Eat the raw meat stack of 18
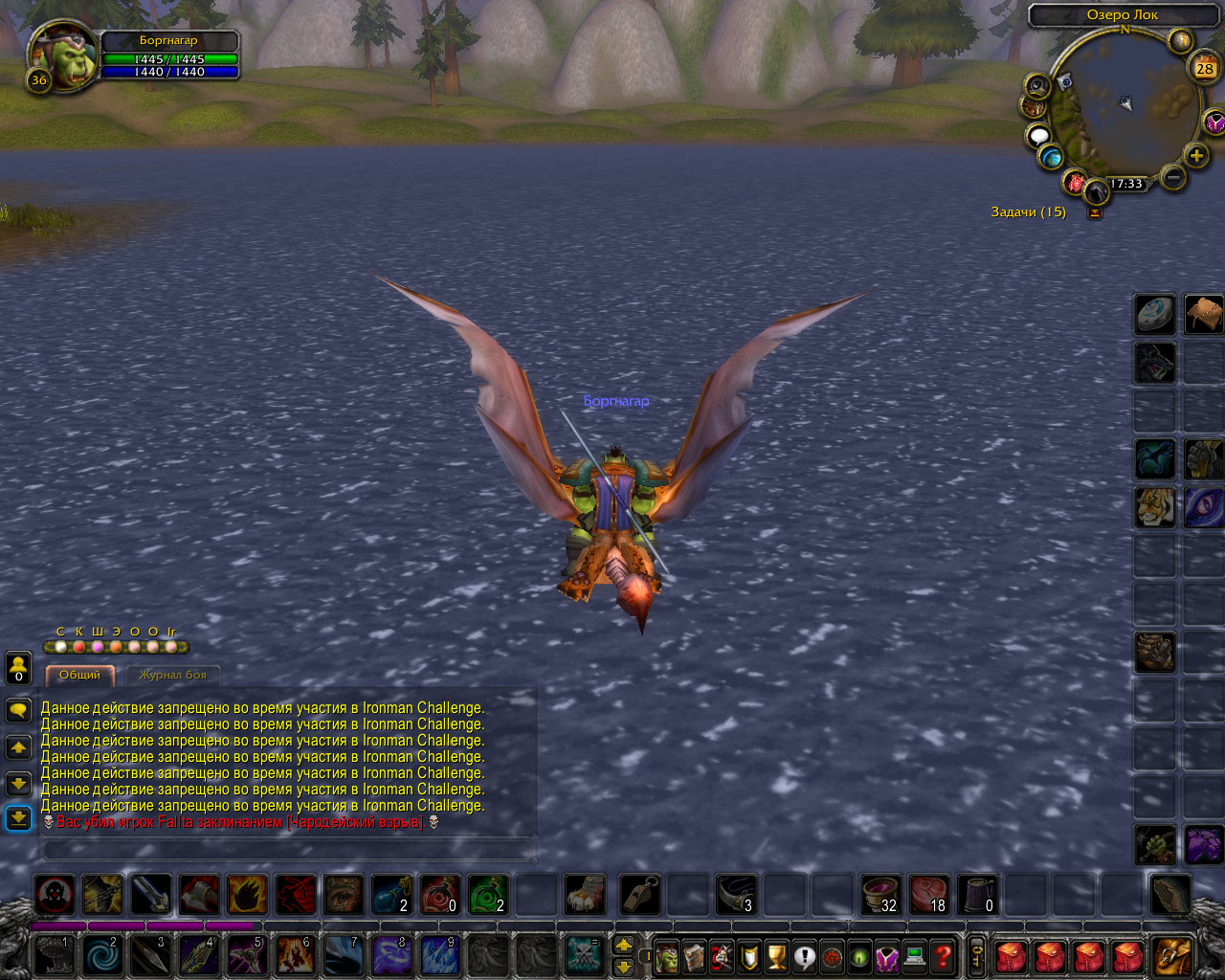The height and width of the screenshot is (980, 1225). [928, 895]
